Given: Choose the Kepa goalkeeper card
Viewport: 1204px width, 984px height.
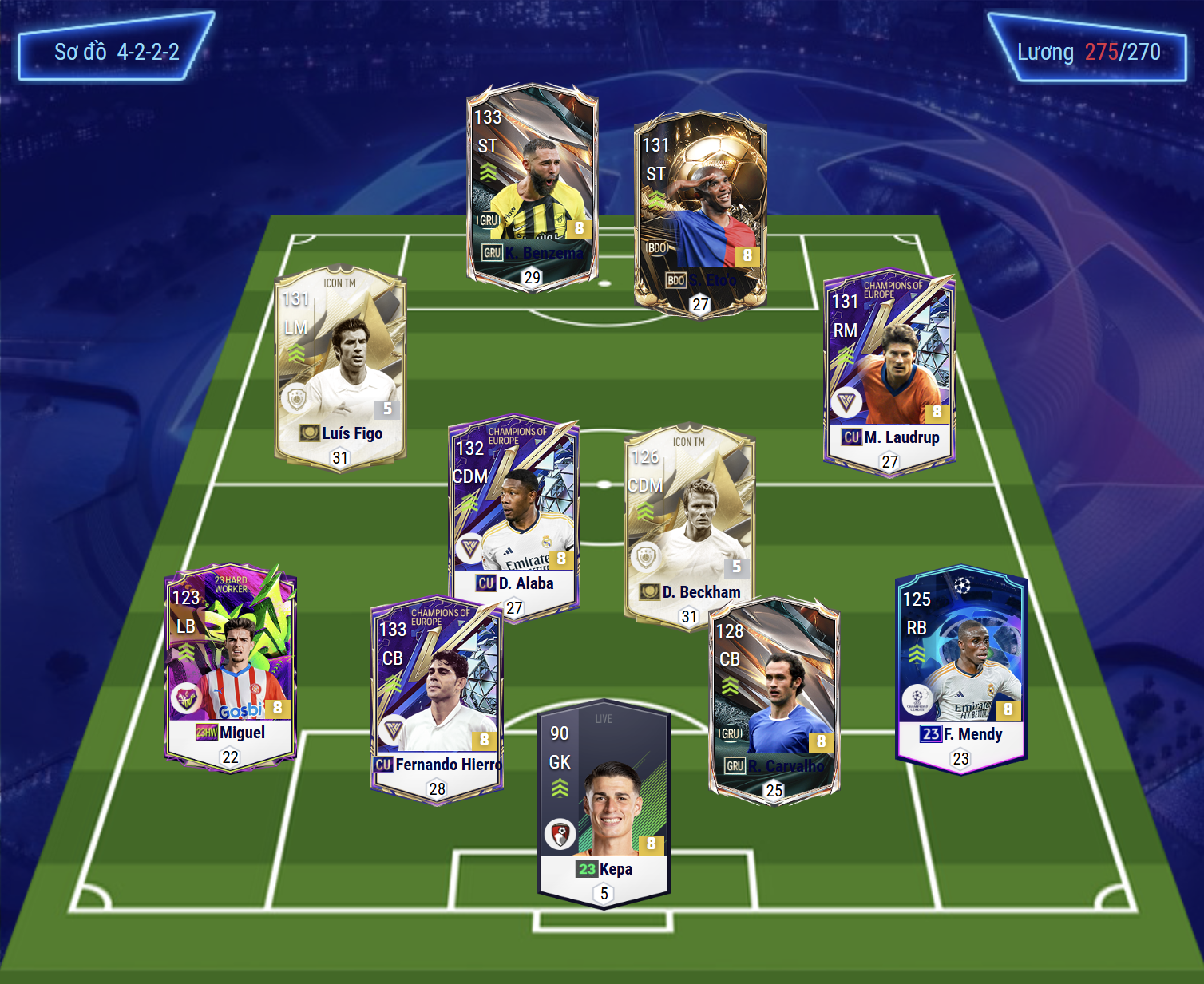Looking at the screenshot, I should (604, 802).
